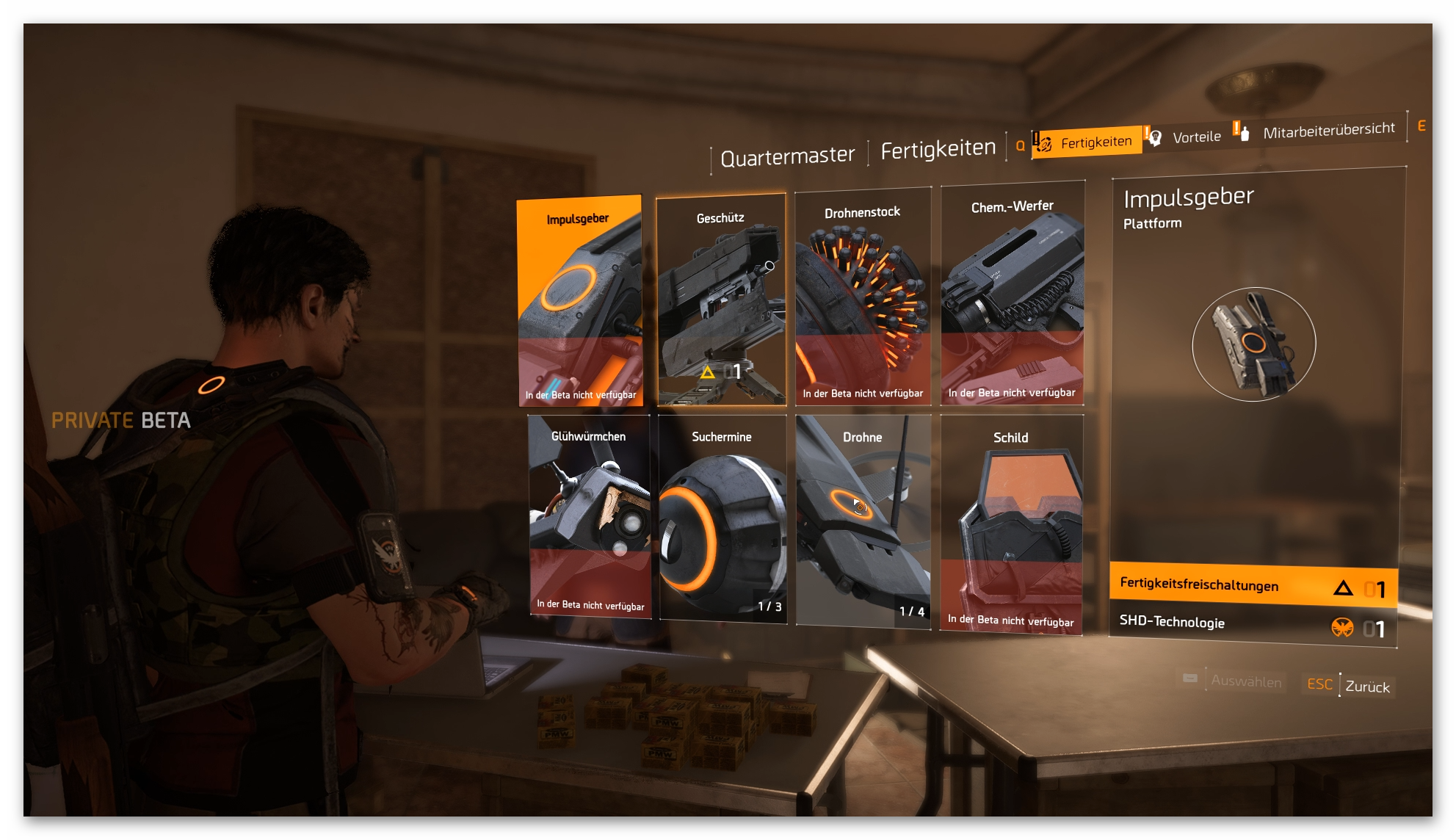Click the greyed Auswählen button
The image size is (1456, 840).
pos(1245,681)
